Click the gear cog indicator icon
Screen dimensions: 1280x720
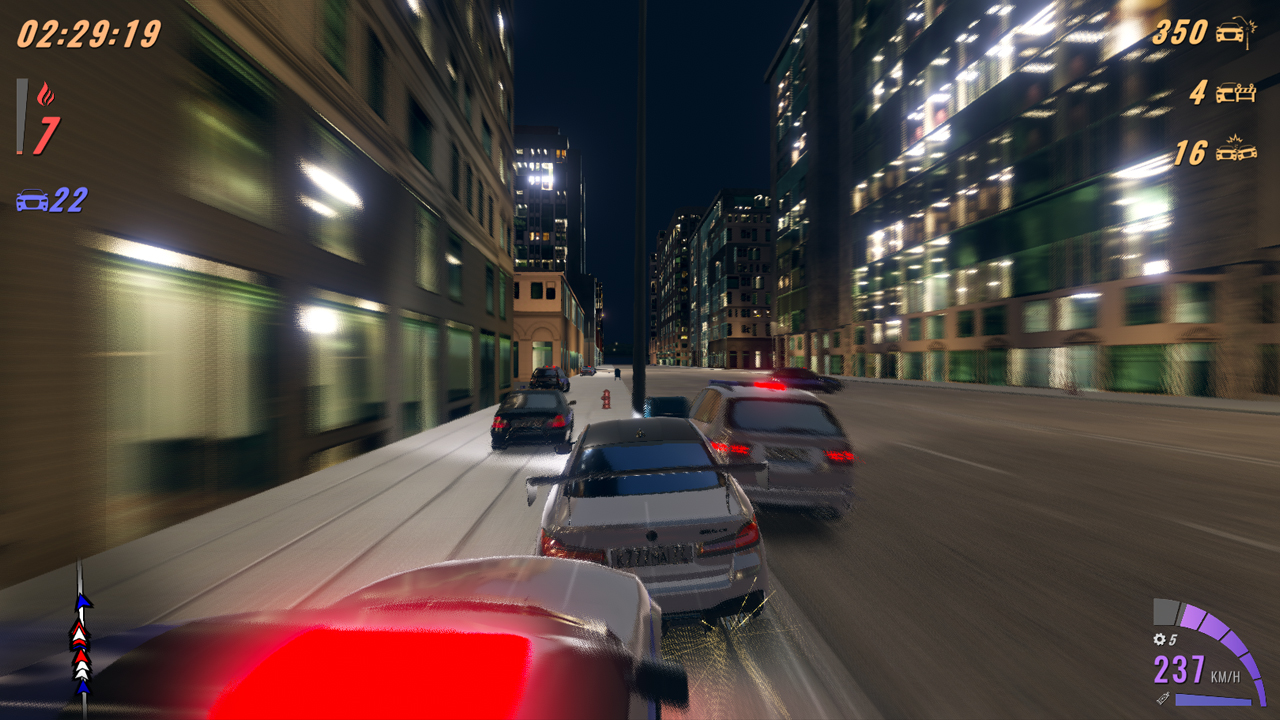point(1159,639)
